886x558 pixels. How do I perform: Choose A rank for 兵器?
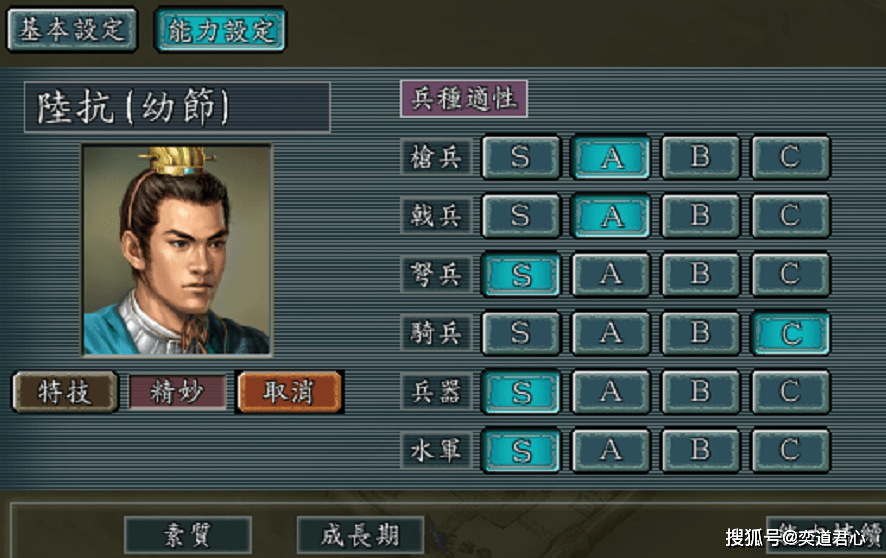610,391
